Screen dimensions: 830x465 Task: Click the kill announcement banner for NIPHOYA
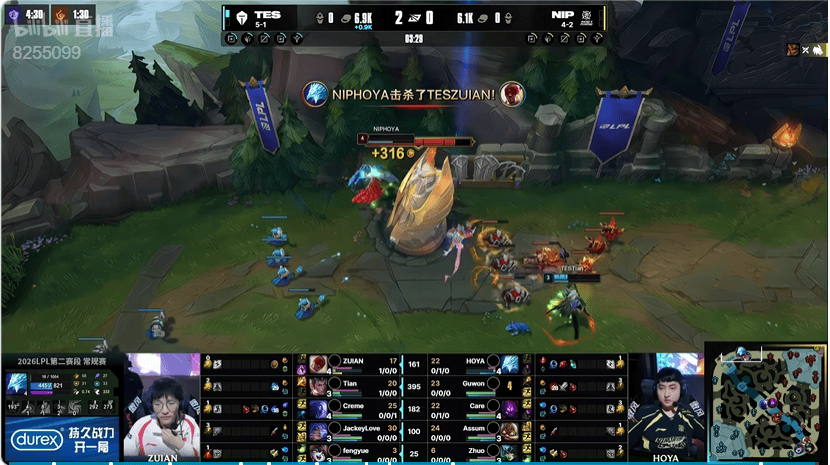[x=414, y=94]
